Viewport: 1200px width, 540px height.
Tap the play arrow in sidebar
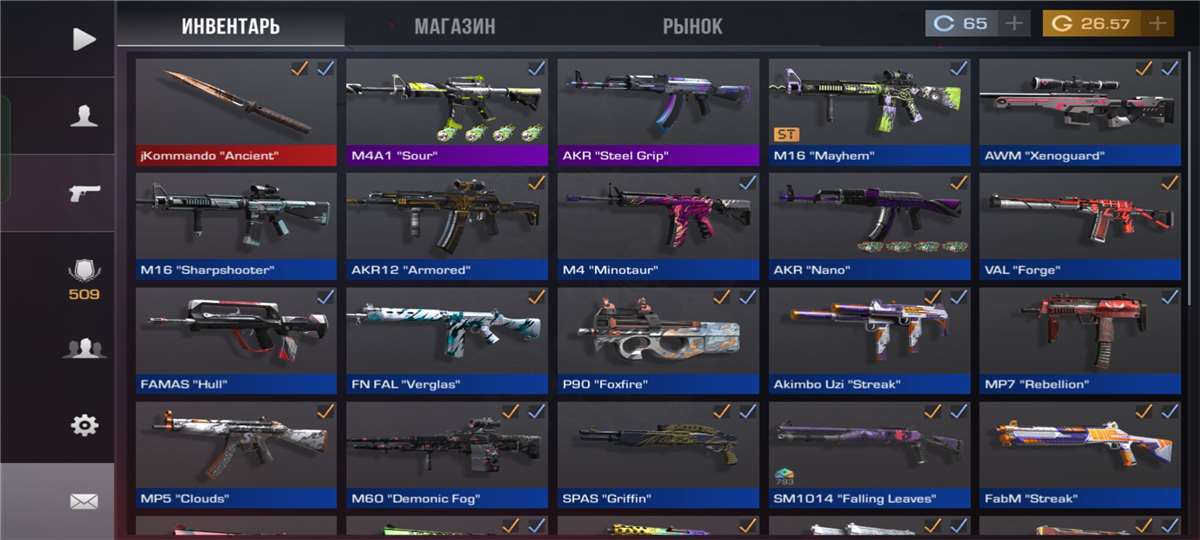84,39
